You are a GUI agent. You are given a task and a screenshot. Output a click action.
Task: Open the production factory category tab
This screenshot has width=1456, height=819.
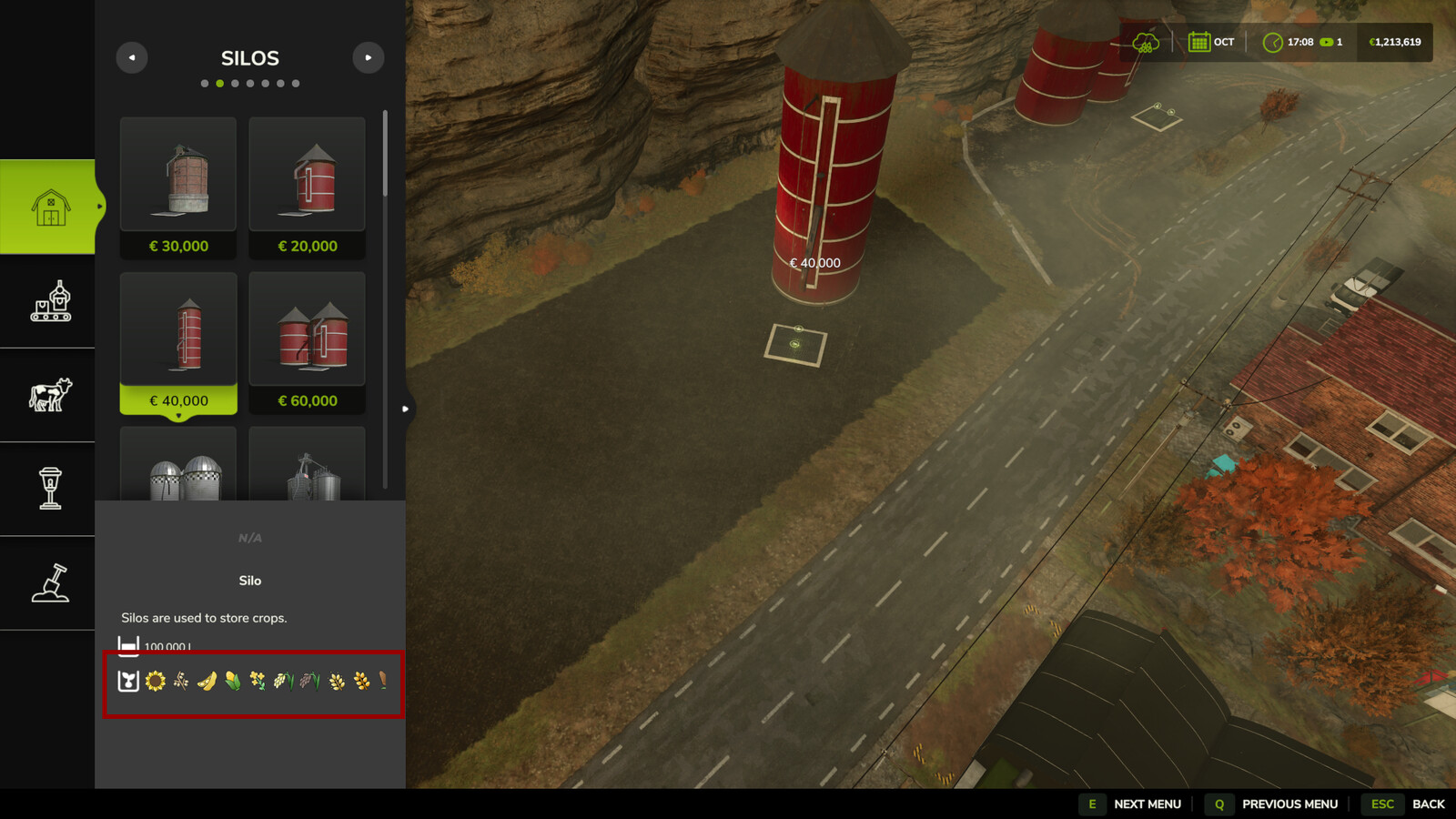click(49, 301)
